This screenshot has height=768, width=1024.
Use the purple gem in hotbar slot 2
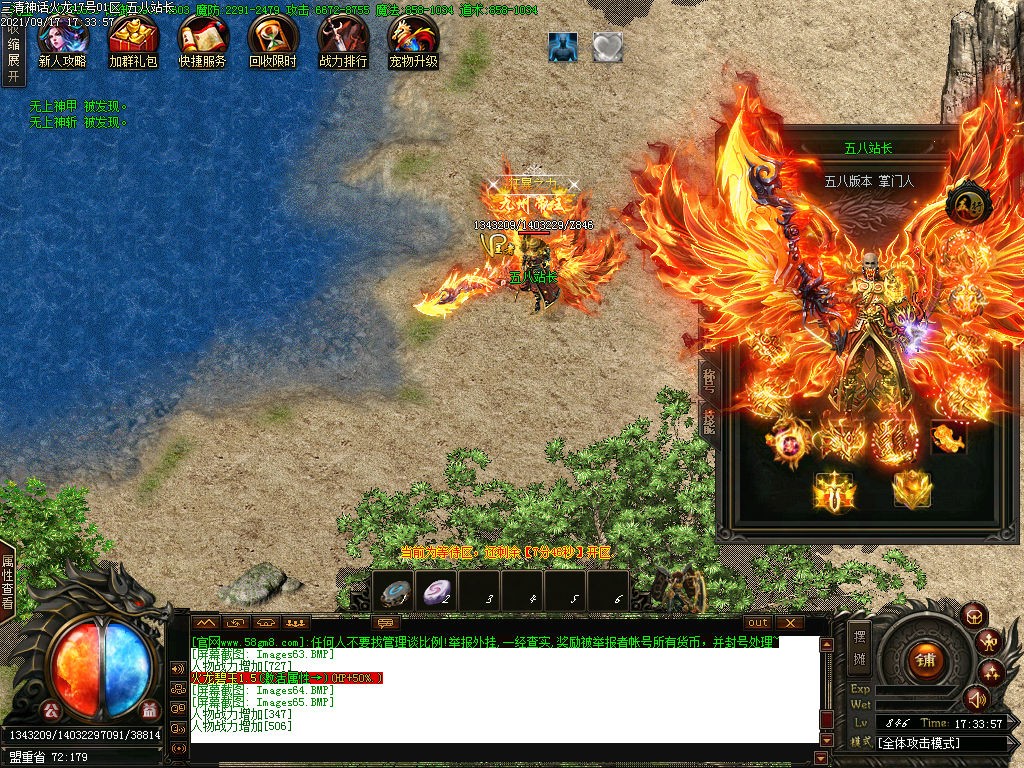point(437,591)
